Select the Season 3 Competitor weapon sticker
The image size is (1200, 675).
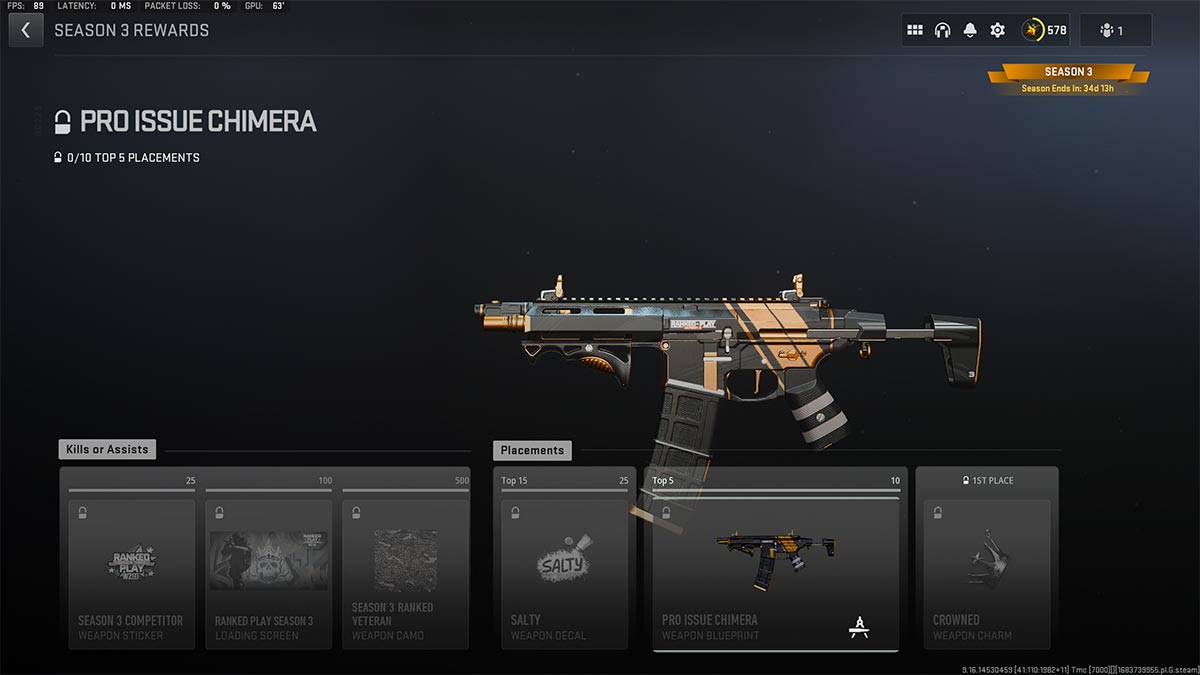pyautogui.click(x=131, y=573)
